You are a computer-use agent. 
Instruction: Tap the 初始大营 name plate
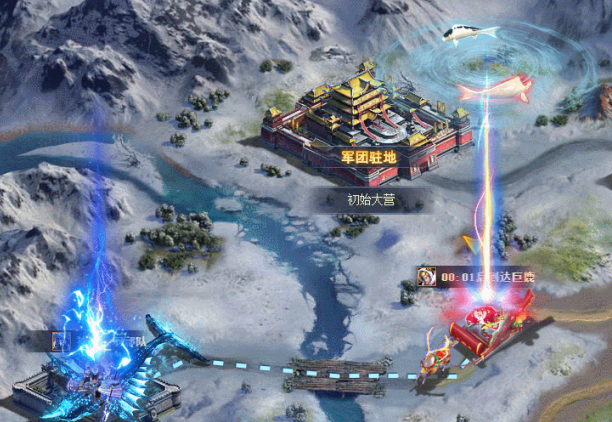pos(371,199)
